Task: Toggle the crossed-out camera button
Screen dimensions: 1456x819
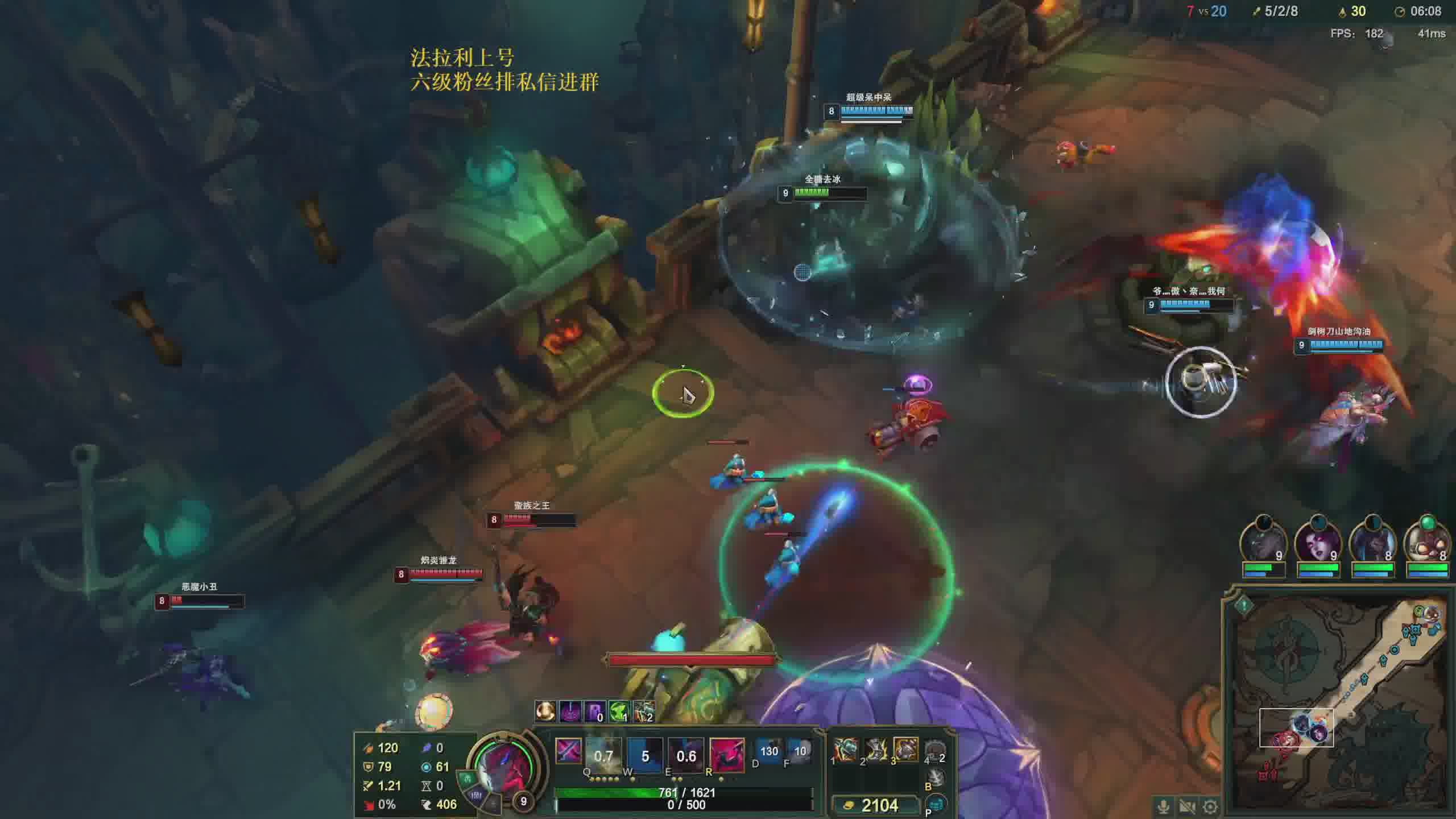Action: 1187,806
